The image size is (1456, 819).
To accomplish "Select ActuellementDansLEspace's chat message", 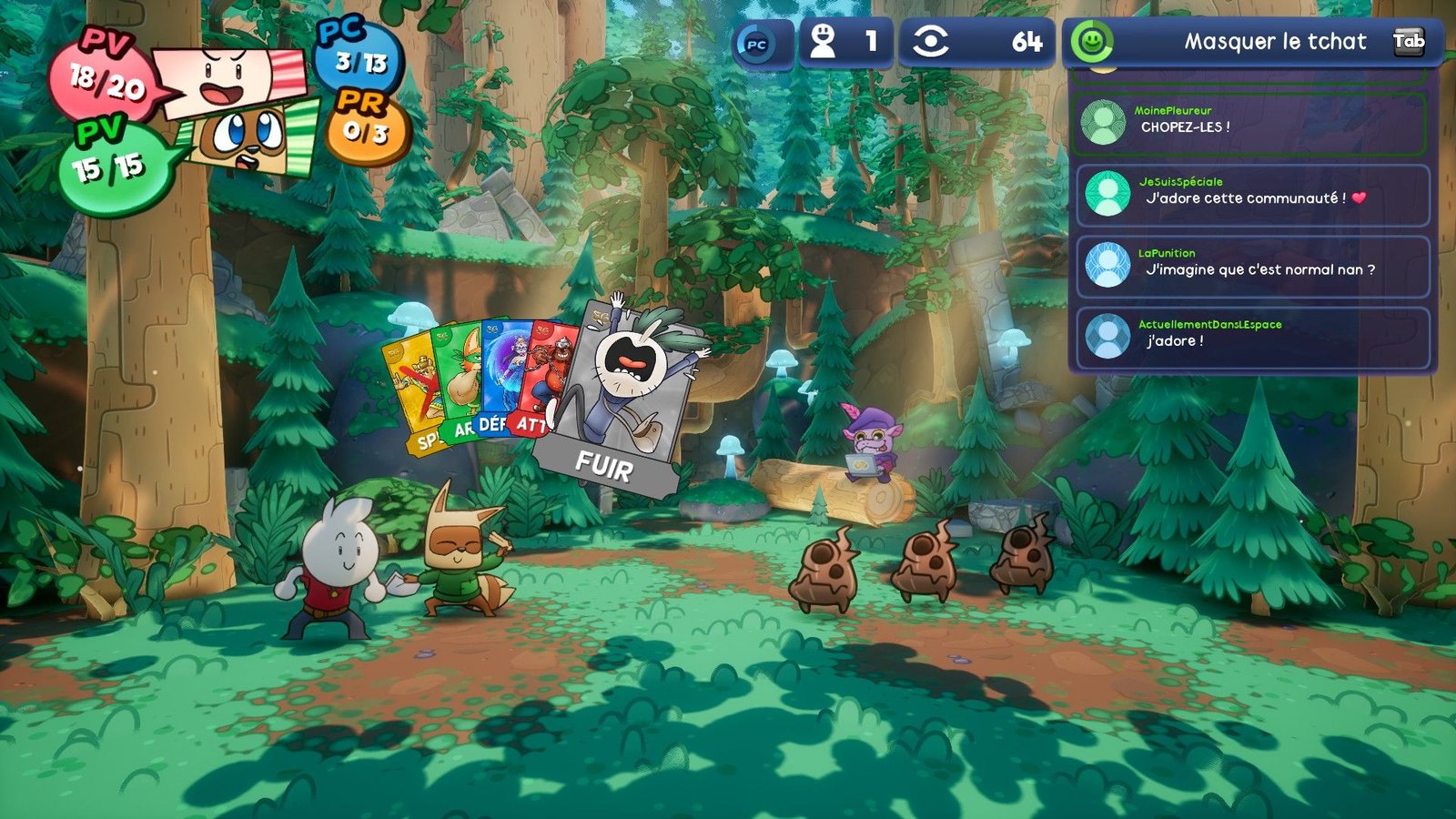I will pyautogui.click(x=1252, y=337).
